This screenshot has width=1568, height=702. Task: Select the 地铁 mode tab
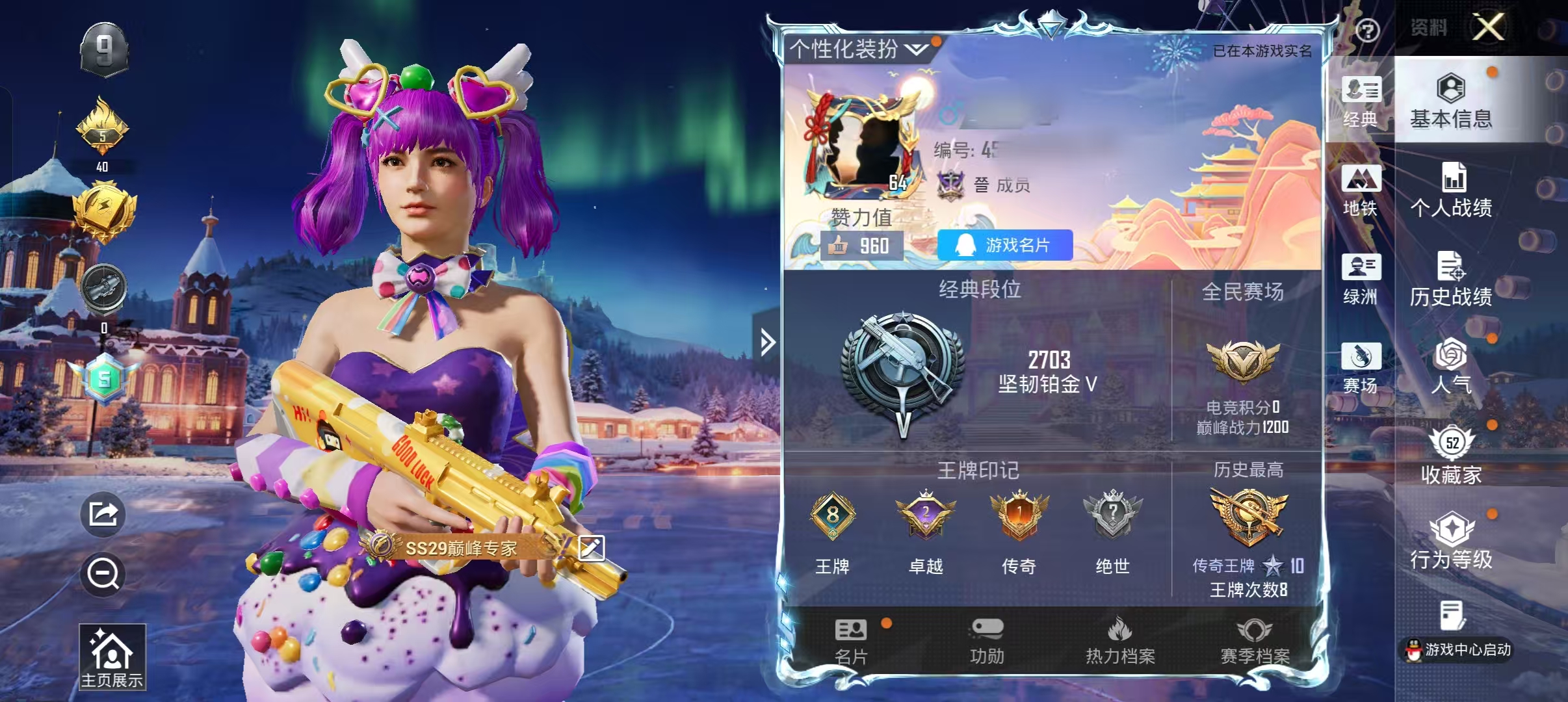[x=1361, y=190]
